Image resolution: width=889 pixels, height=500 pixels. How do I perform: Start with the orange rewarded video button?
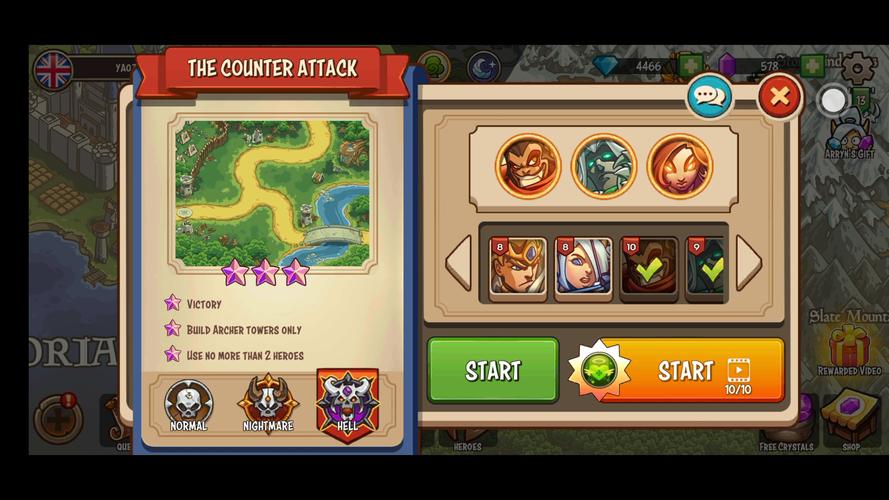click(x=677, y=370)
